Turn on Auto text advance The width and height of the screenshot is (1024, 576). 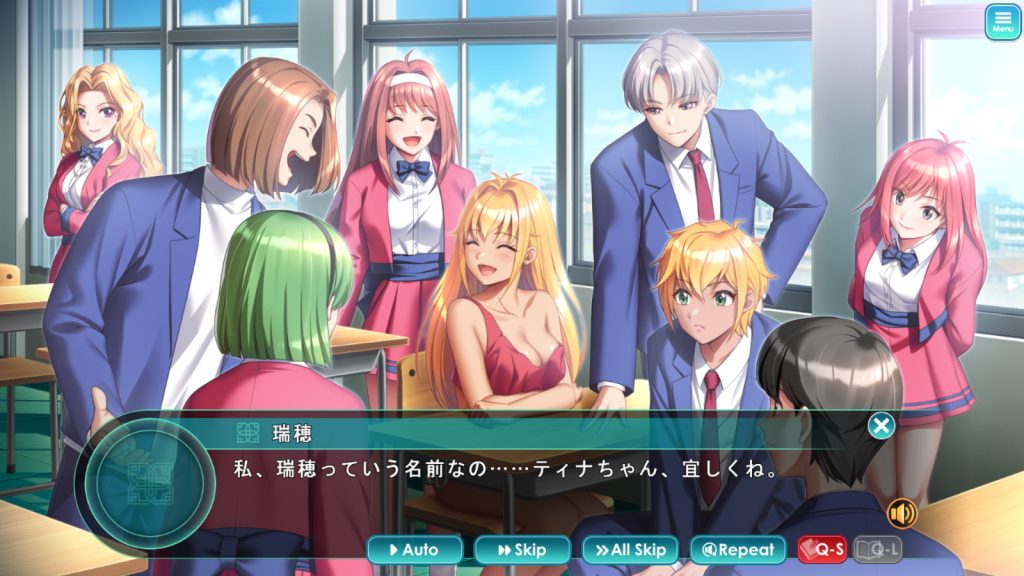click(415, 549)
